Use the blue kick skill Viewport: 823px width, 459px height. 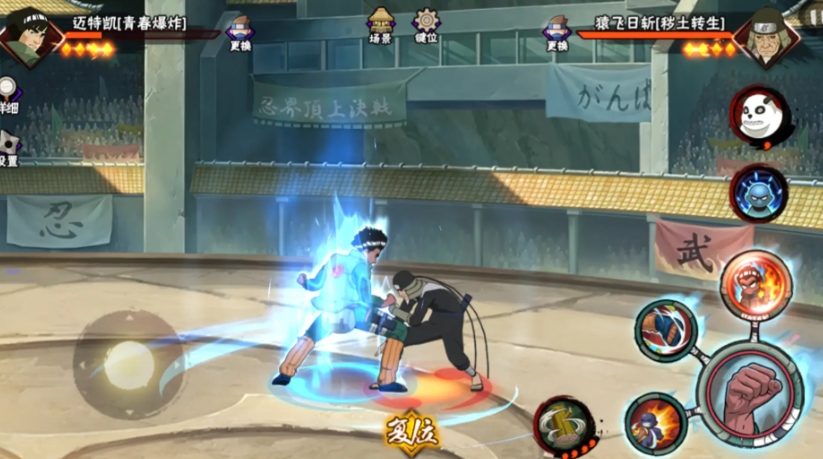coord(666,330)
